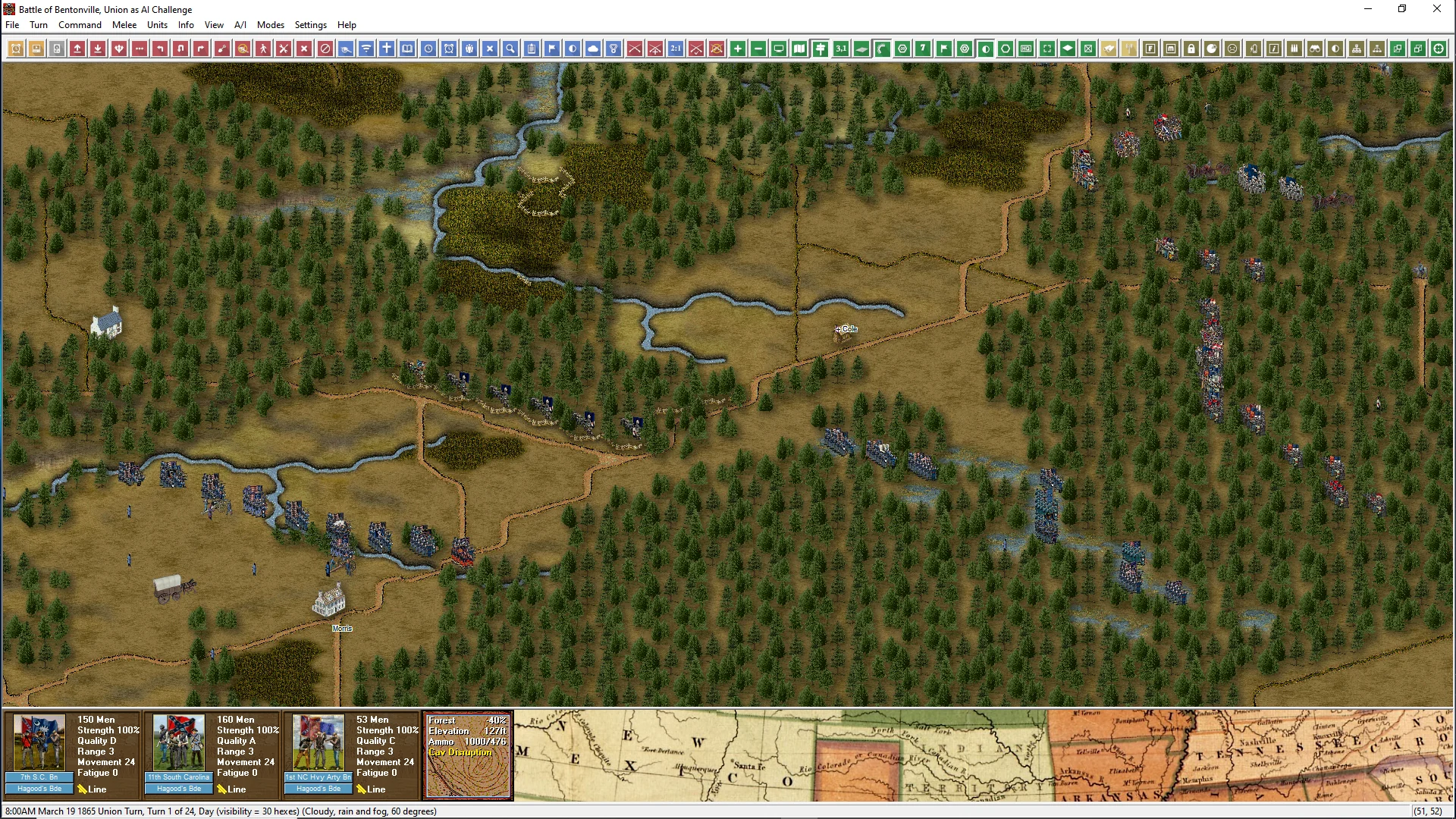The width and height of the screenshot is (1456, 819).
Task: Close the game window
Action: (1437, 9)
